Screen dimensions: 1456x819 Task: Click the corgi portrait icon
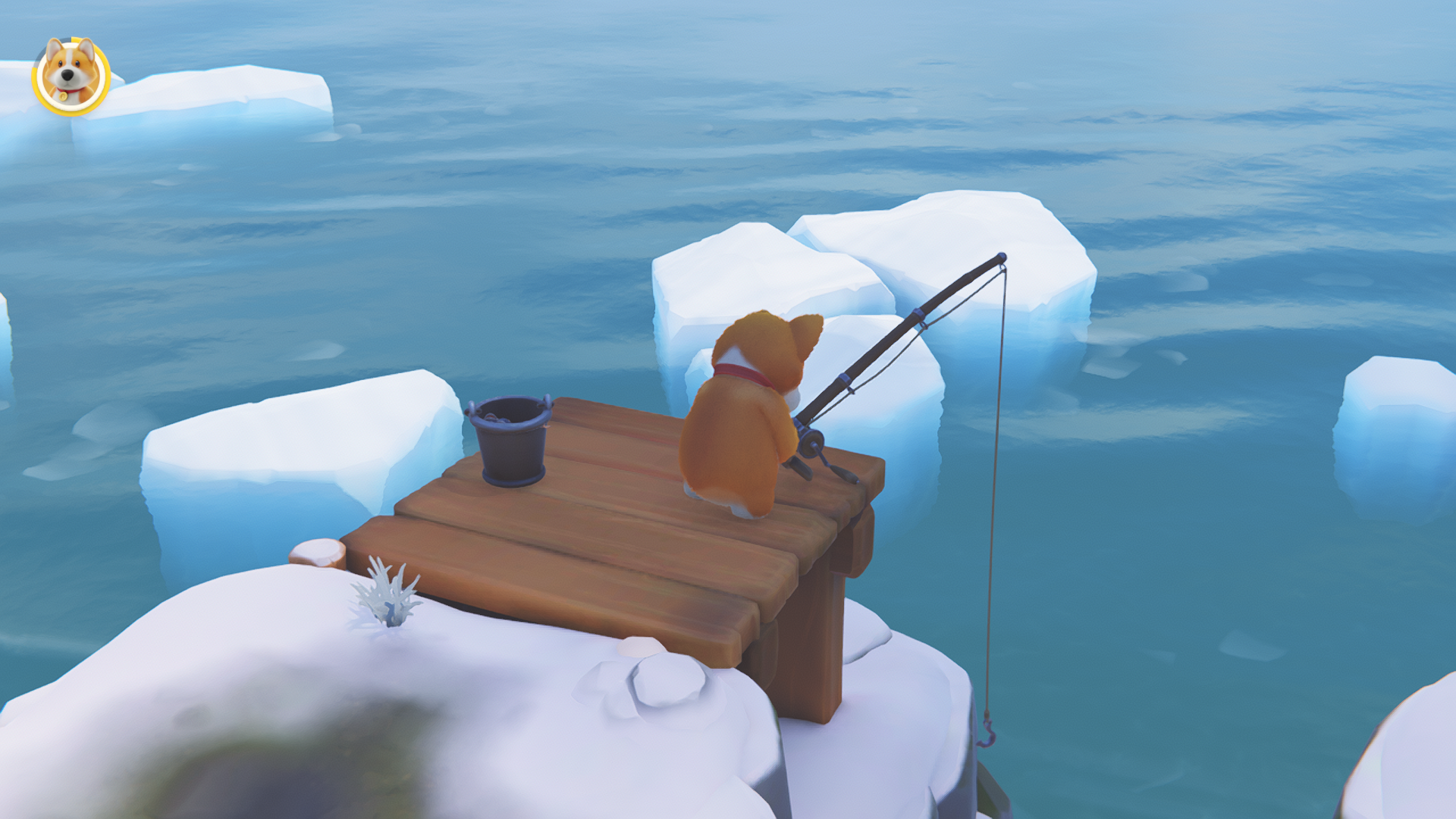(71, 76)
